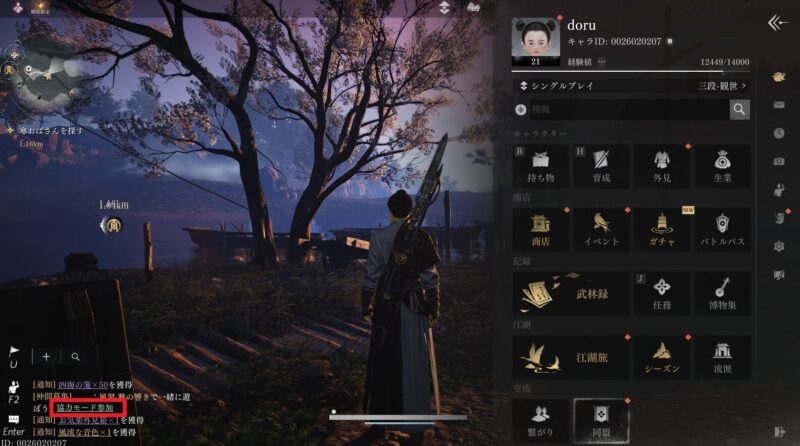Open the 生業 profession menu
Screen dimensions: 800x446
click(x=721, y=165)
